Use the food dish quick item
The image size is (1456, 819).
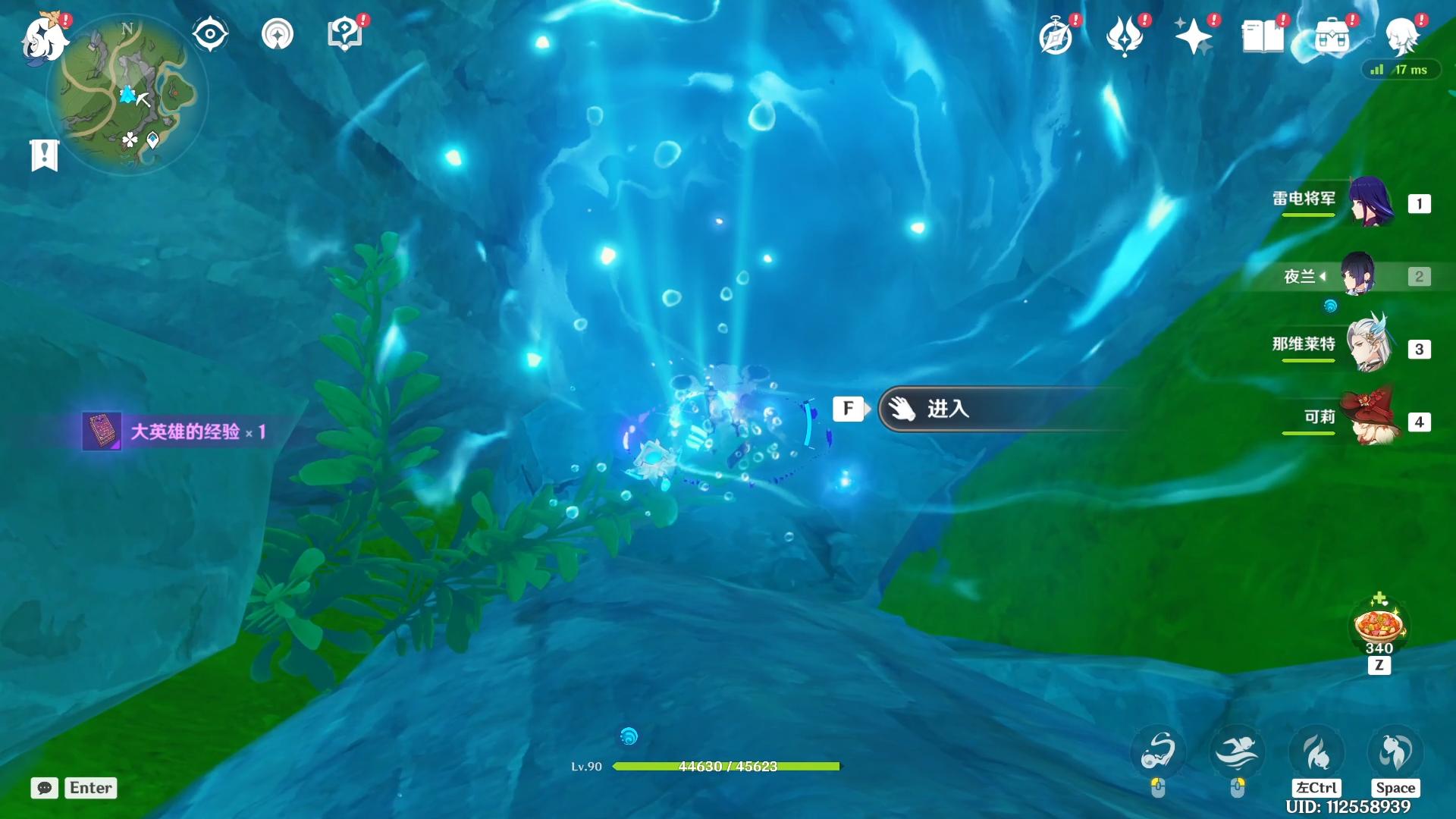click(x=1379, y=626)
